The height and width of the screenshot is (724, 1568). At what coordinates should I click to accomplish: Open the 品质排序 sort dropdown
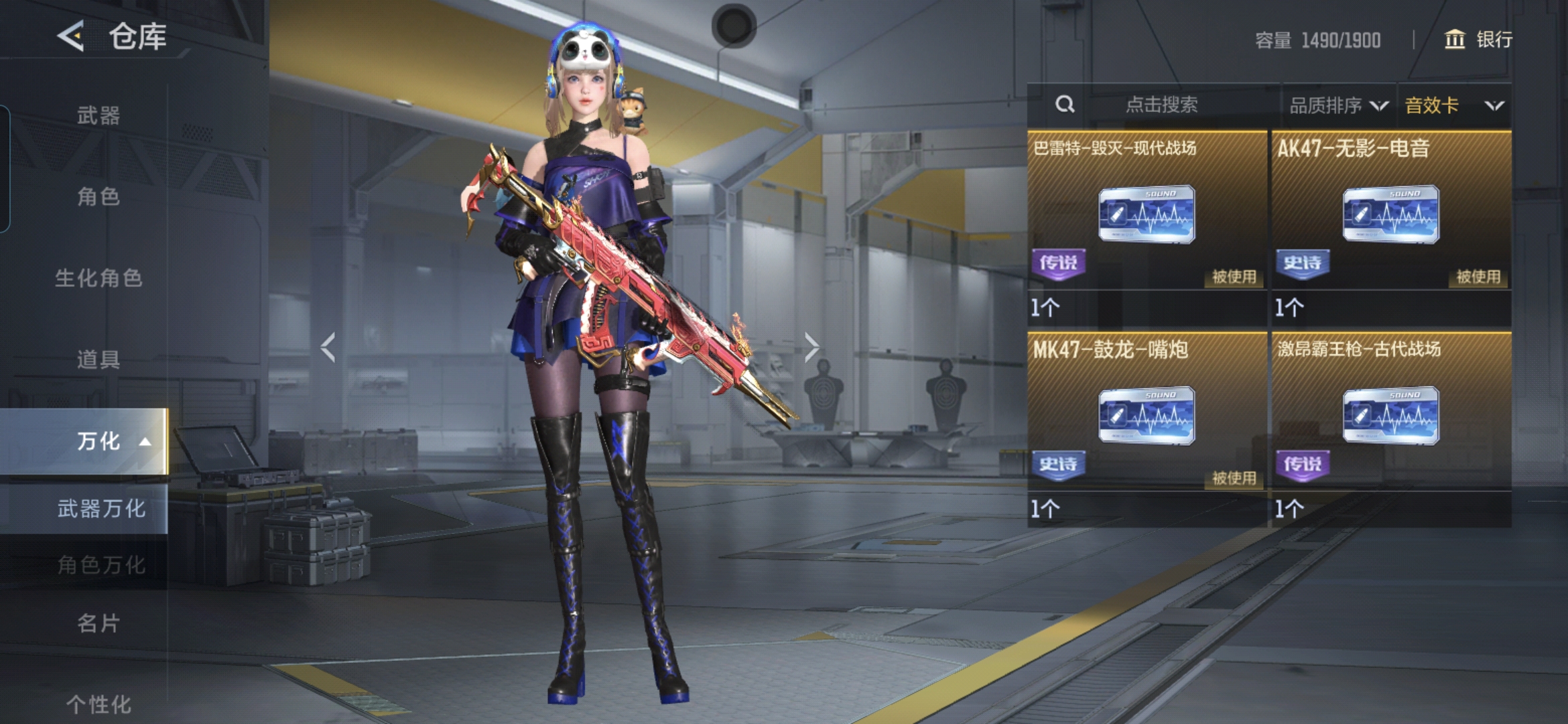(1338, 105)
